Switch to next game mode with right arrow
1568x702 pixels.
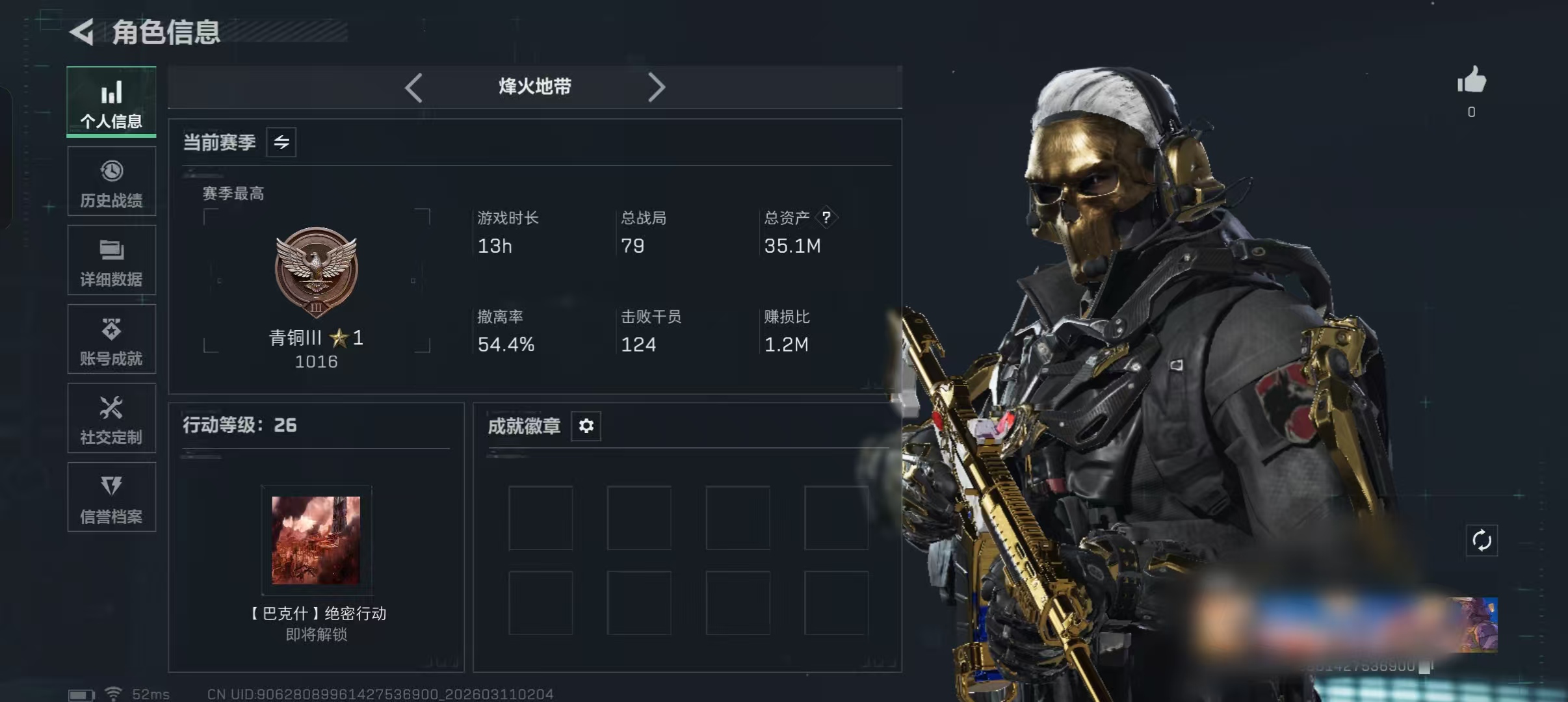657,87
